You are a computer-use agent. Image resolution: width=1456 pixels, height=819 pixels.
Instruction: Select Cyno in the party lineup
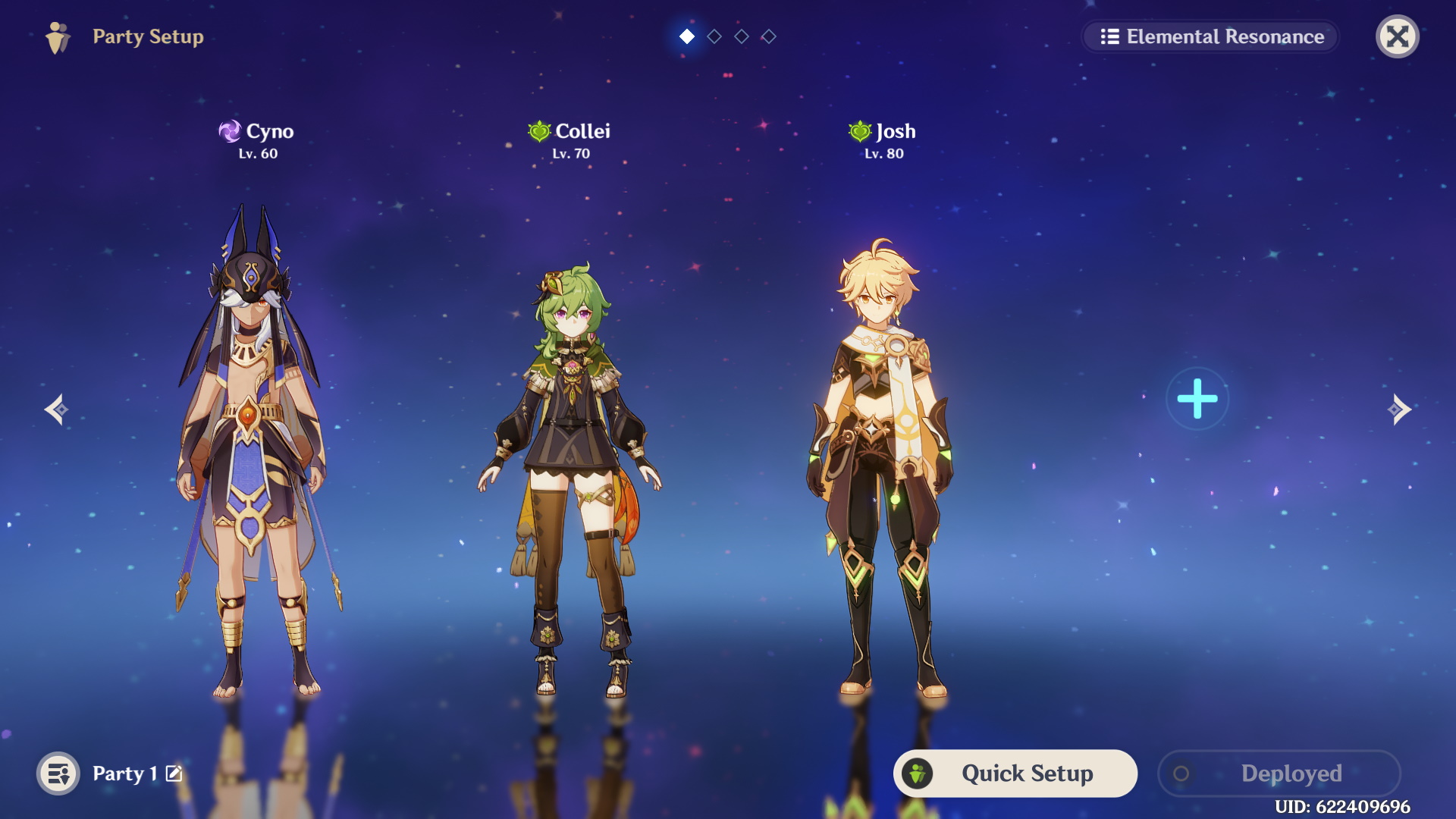(256, 447)
